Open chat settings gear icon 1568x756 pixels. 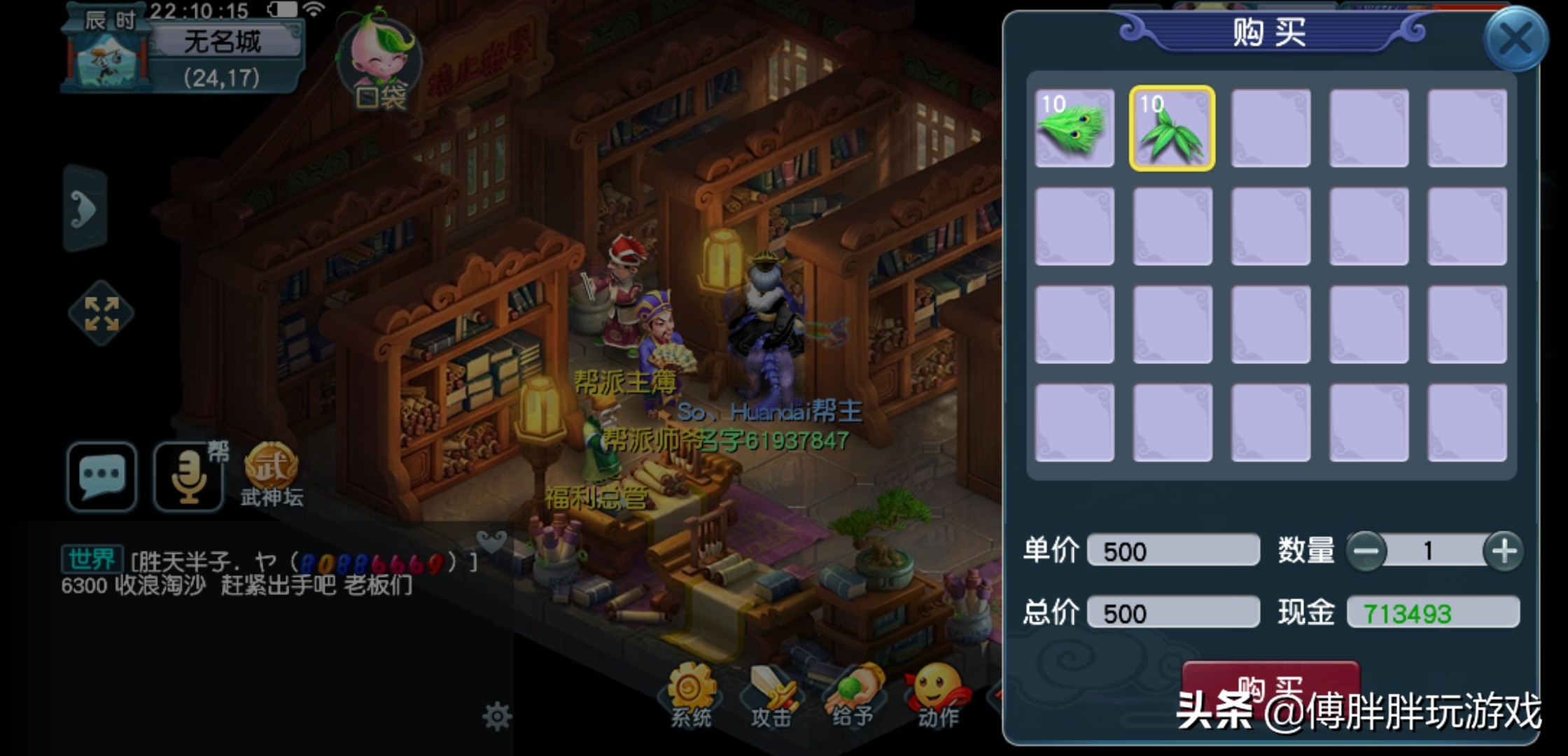coord(497,717)
